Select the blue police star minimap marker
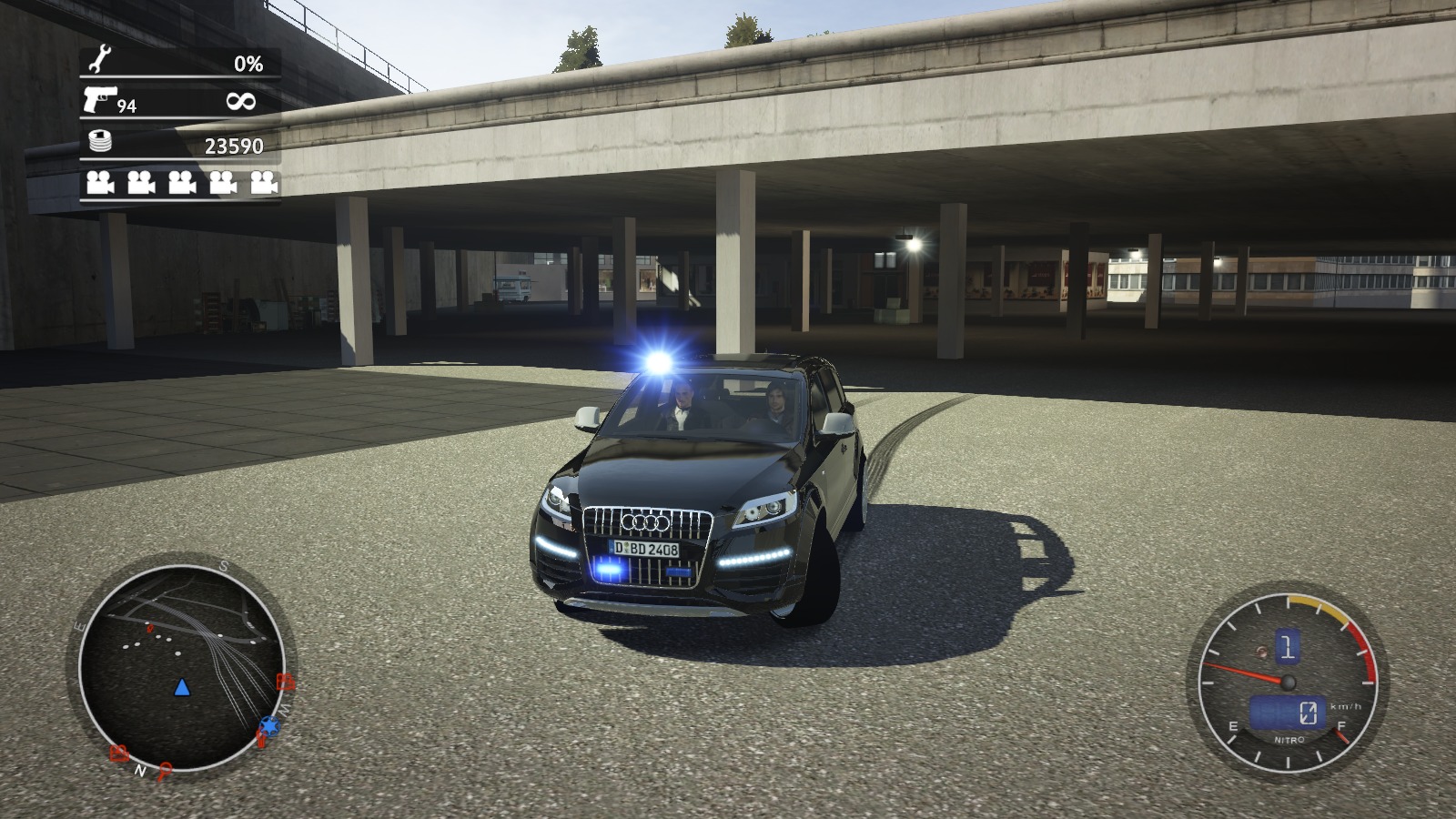 [x=269, y=725]
